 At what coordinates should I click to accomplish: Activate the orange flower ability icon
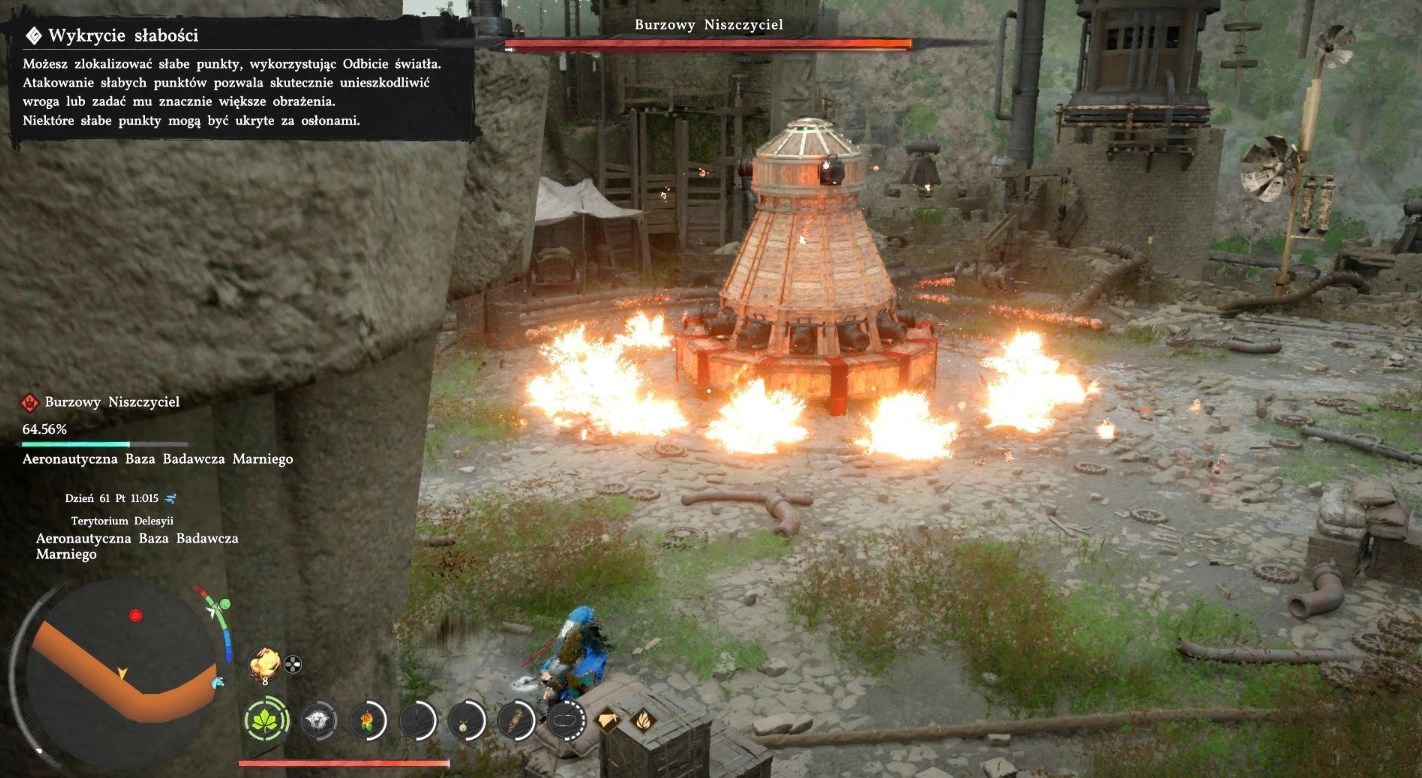pos(368,720)
